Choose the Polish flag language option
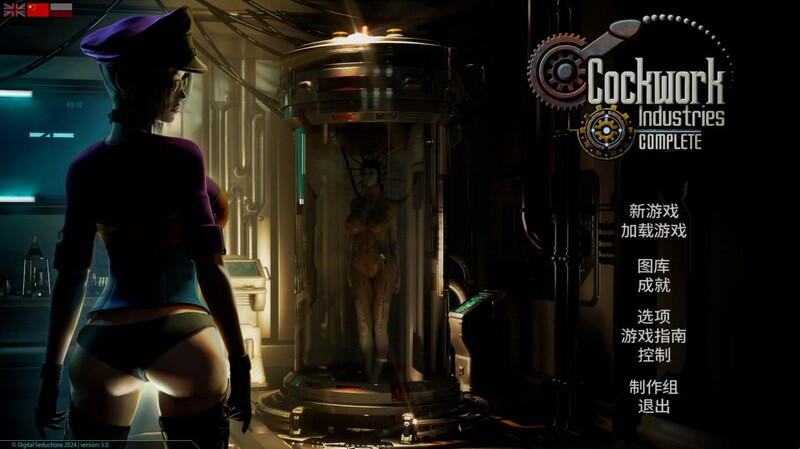This screenshot has height=449, width=800. point(62,9)
